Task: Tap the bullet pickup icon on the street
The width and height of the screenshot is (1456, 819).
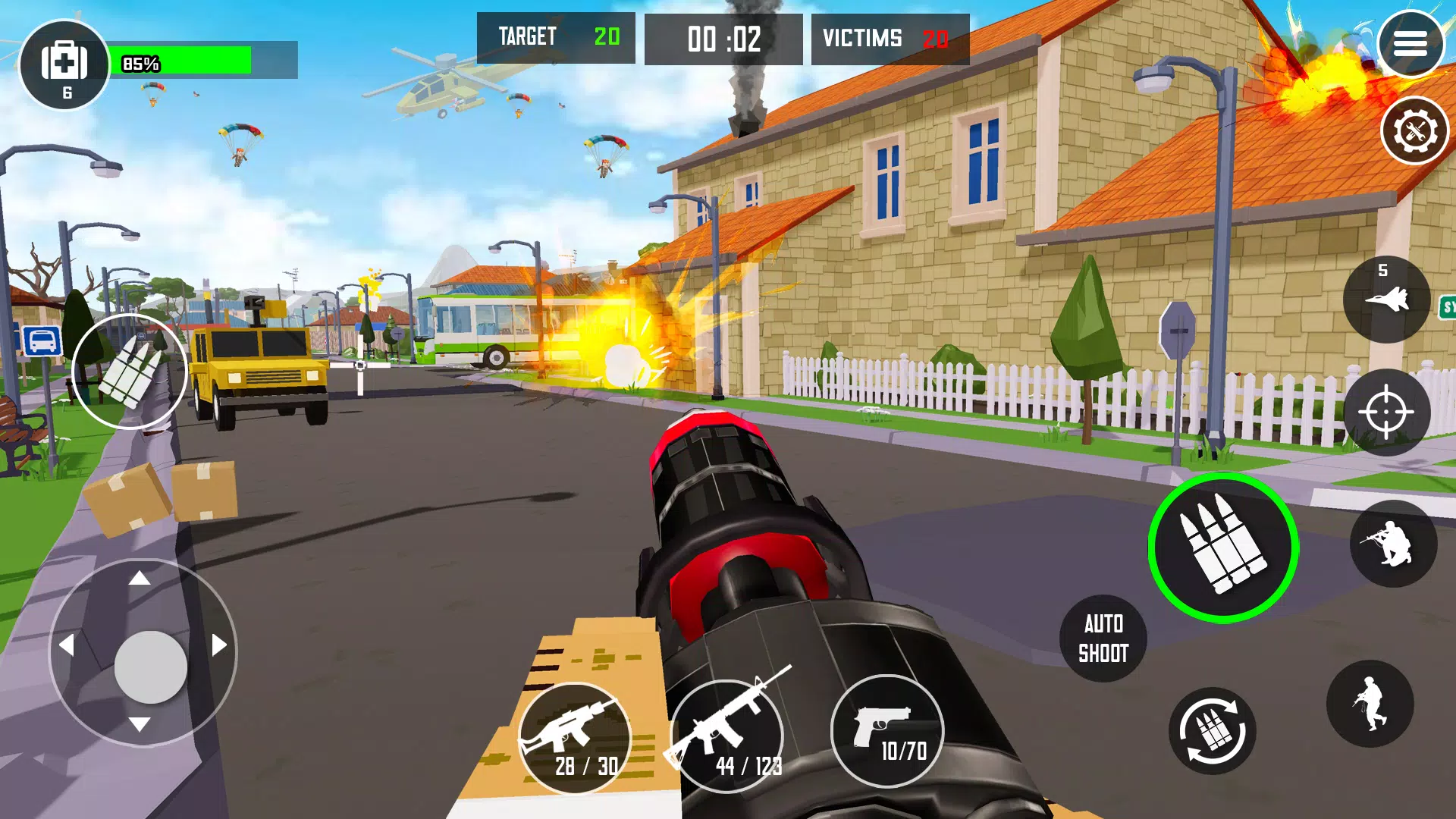Action: coord(130,374)
